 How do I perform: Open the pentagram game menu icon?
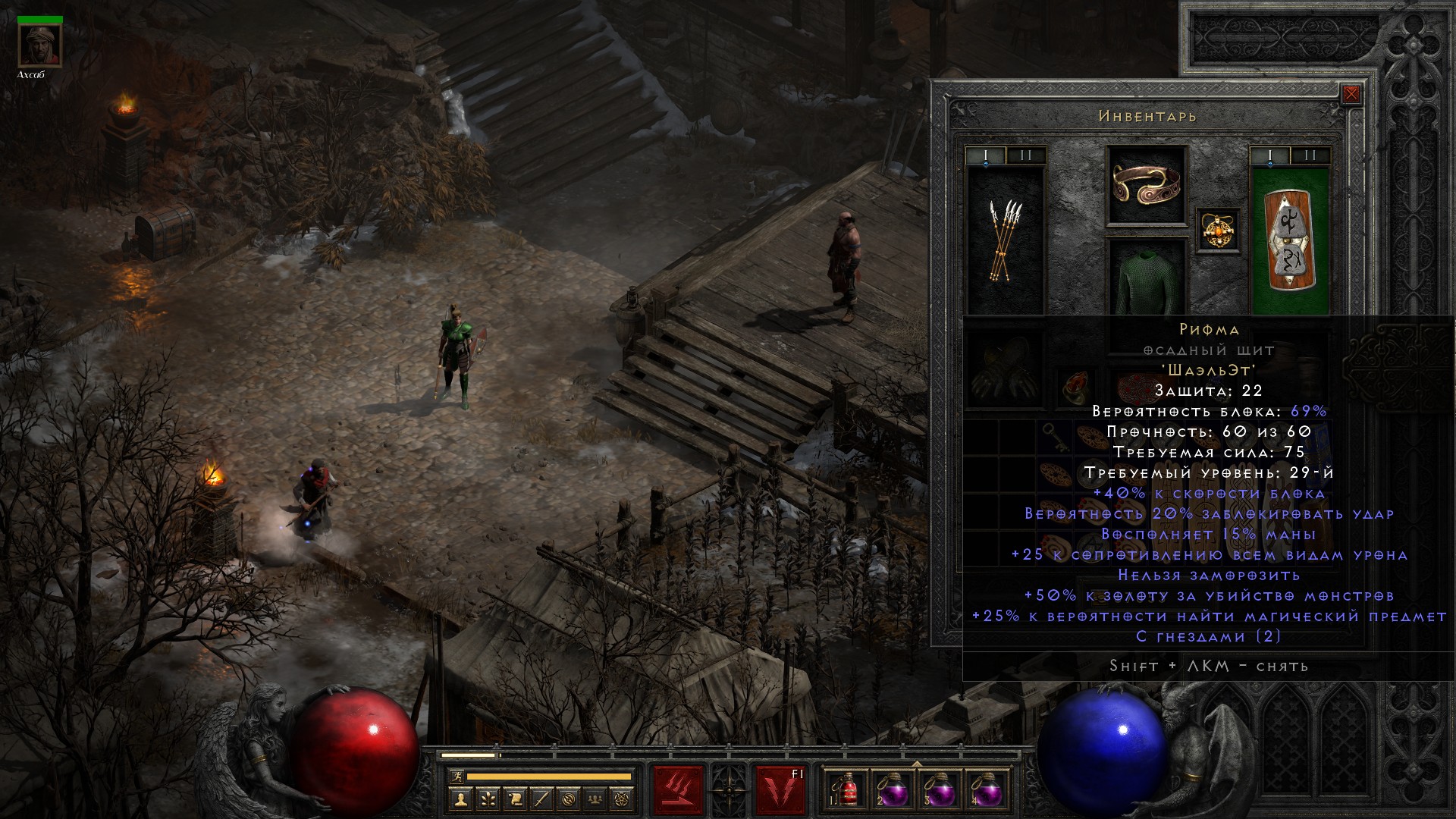coord(623,799)
